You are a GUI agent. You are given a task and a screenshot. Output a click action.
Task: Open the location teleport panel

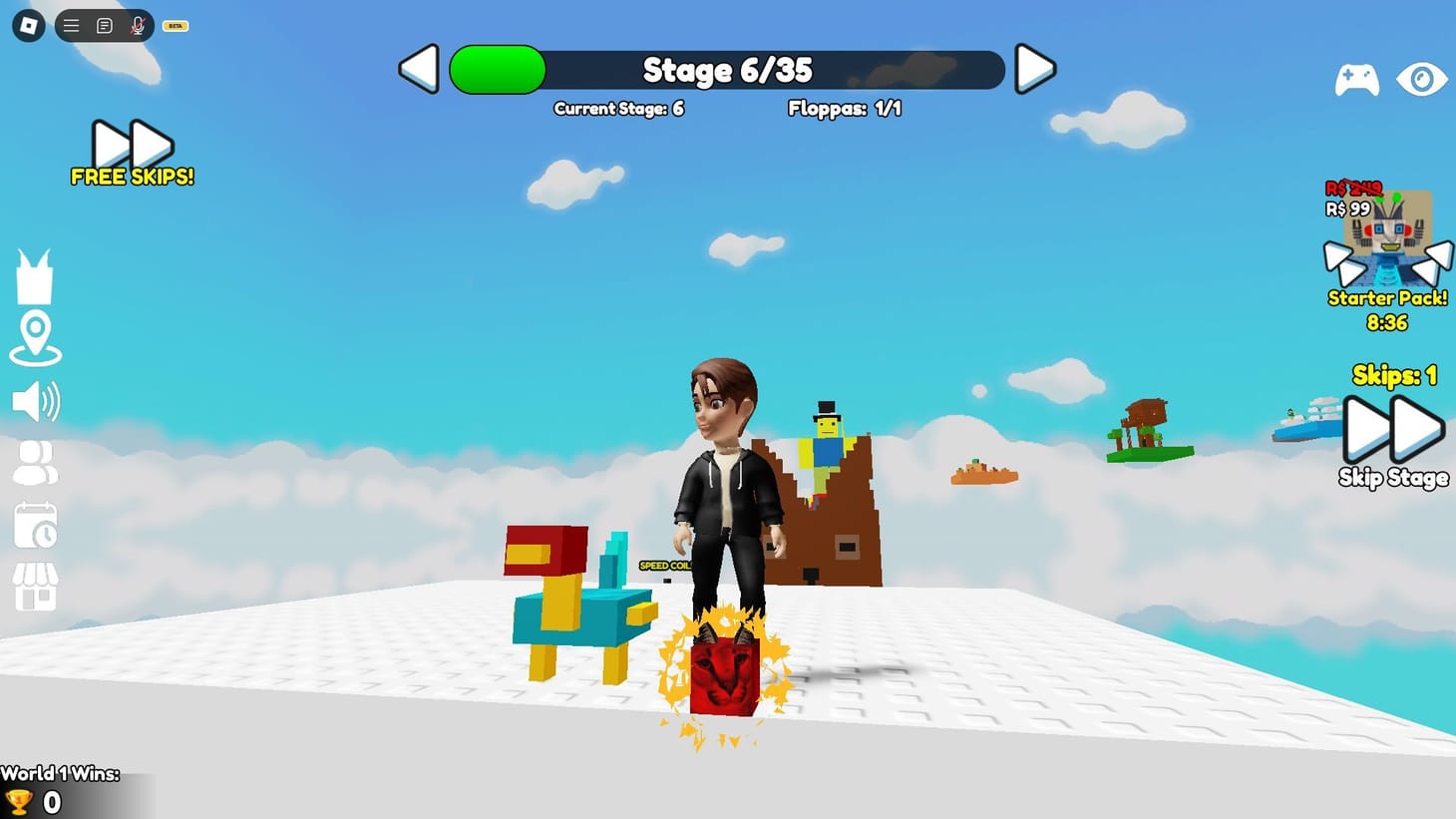tap(36, 337)
